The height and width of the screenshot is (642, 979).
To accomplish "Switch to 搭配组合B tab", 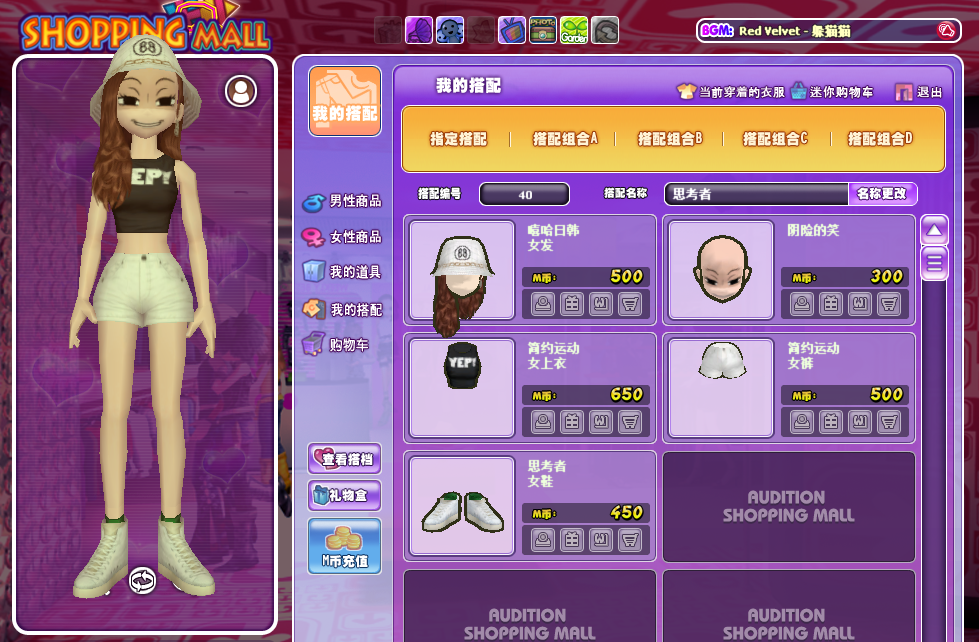I will pos(670,139).
